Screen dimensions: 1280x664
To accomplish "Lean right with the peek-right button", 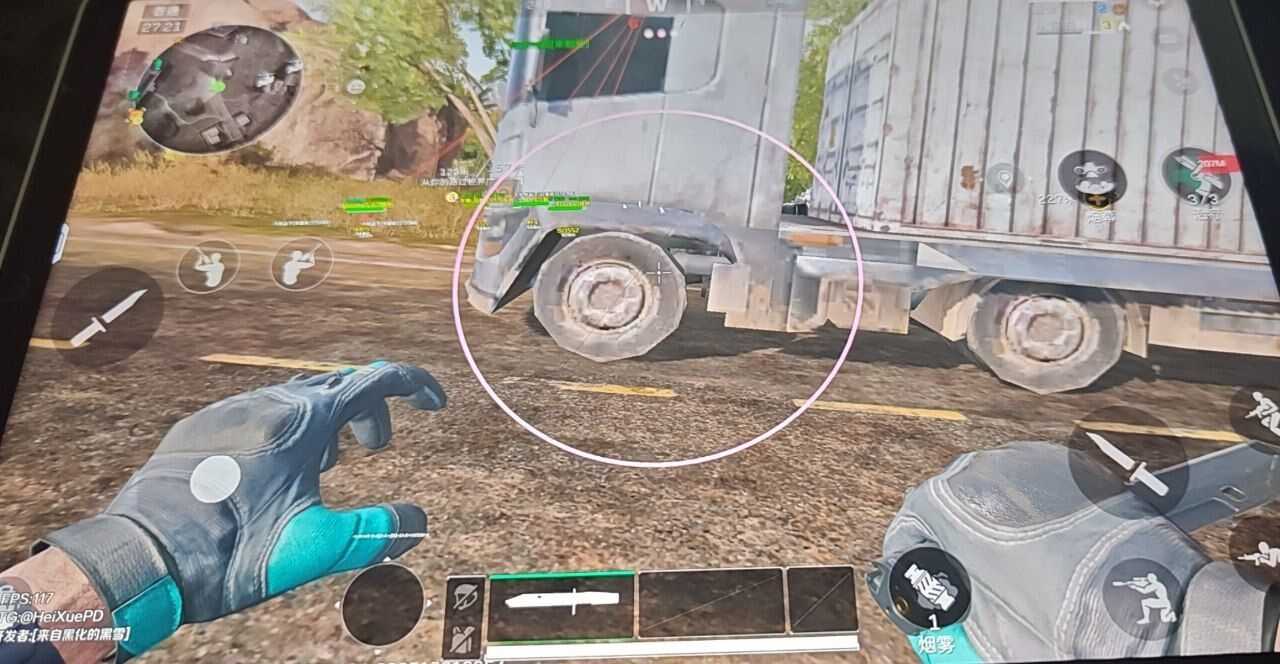I will tap(301, 263).
